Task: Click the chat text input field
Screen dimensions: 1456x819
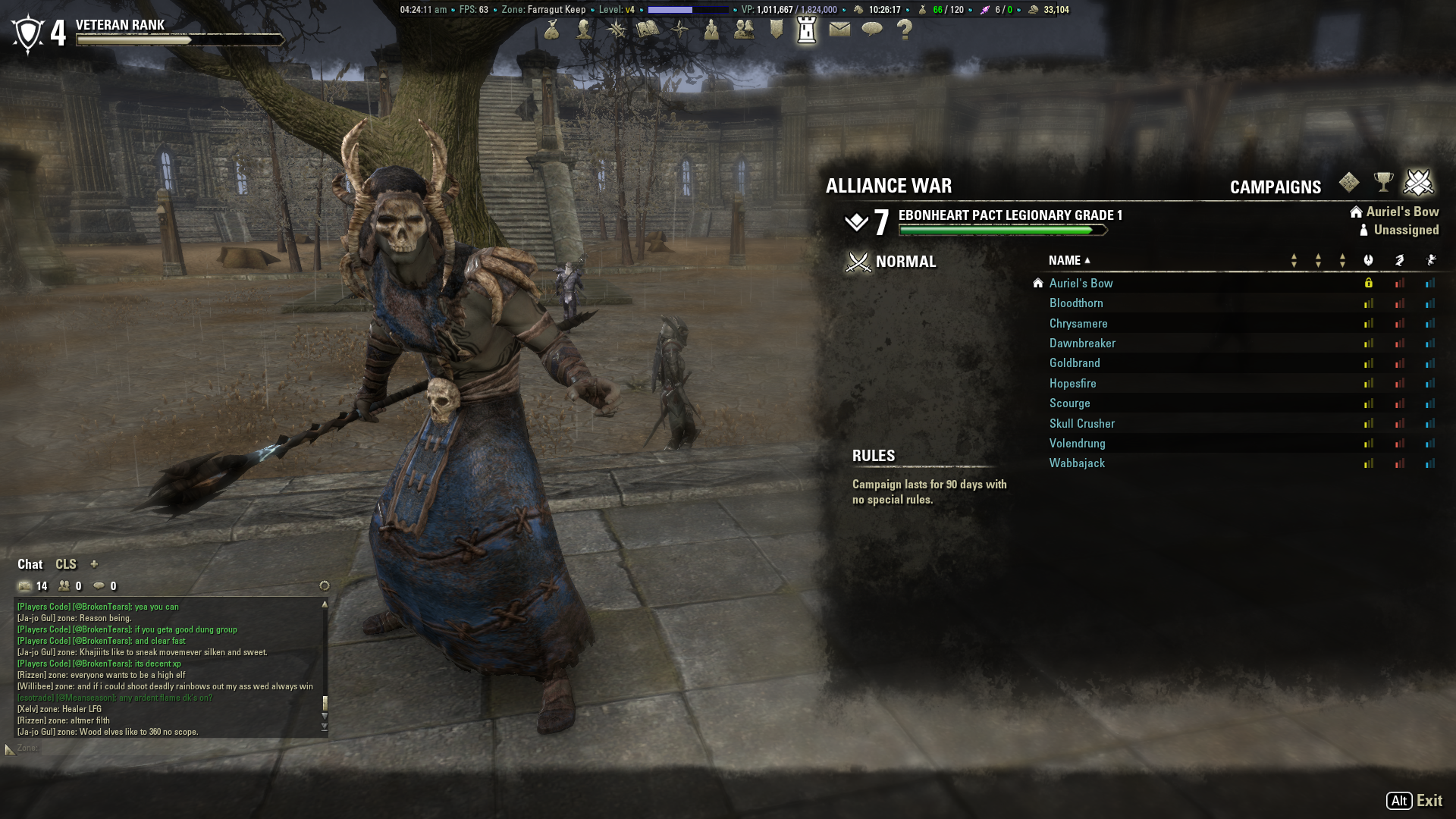Action: point(167,748)
